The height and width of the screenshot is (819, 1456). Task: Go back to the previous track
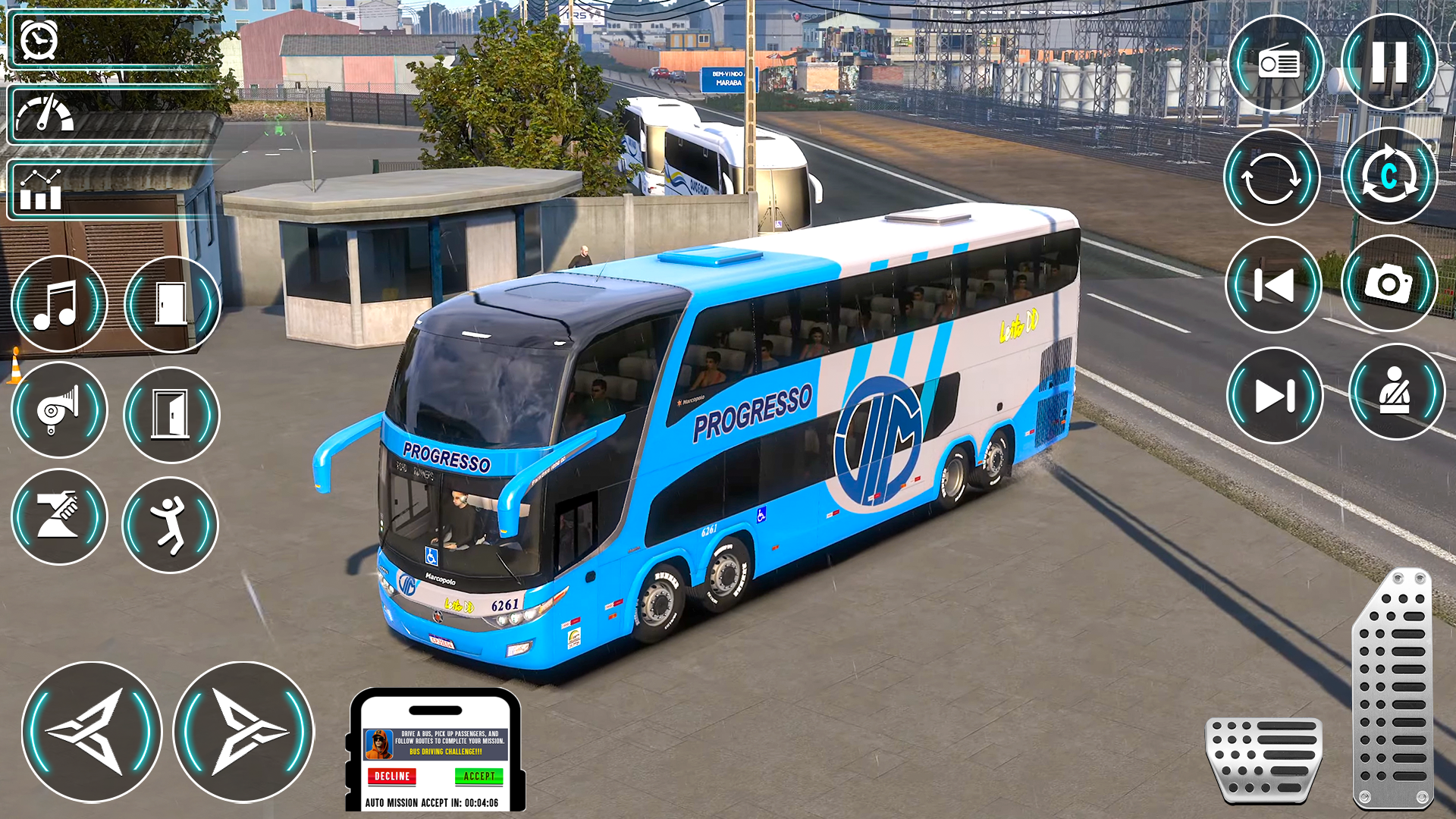point(1272,284)
